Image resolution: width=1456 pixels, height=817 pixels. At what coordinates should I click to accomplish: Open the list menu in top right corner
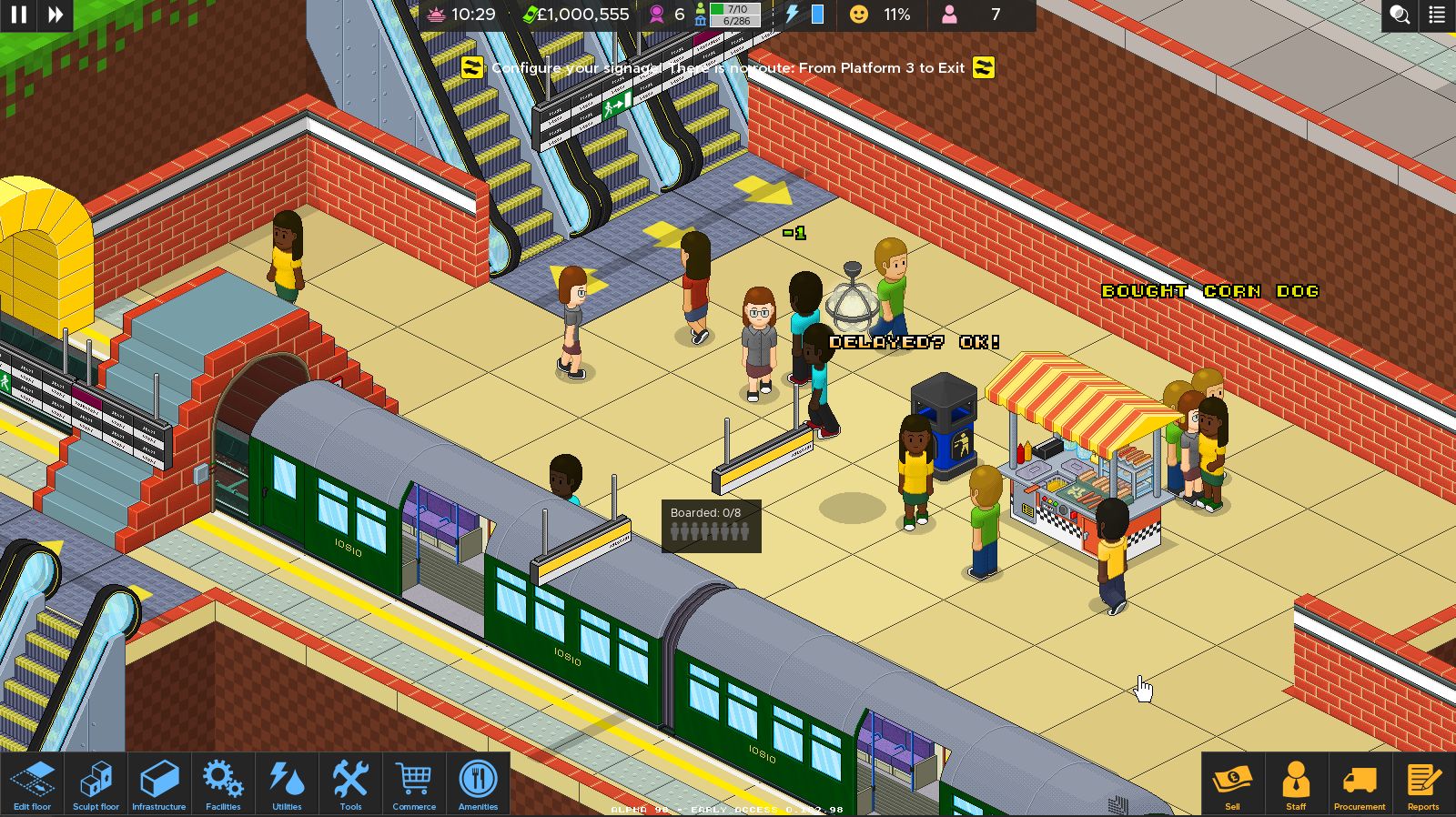click(x=1438, y=15)
